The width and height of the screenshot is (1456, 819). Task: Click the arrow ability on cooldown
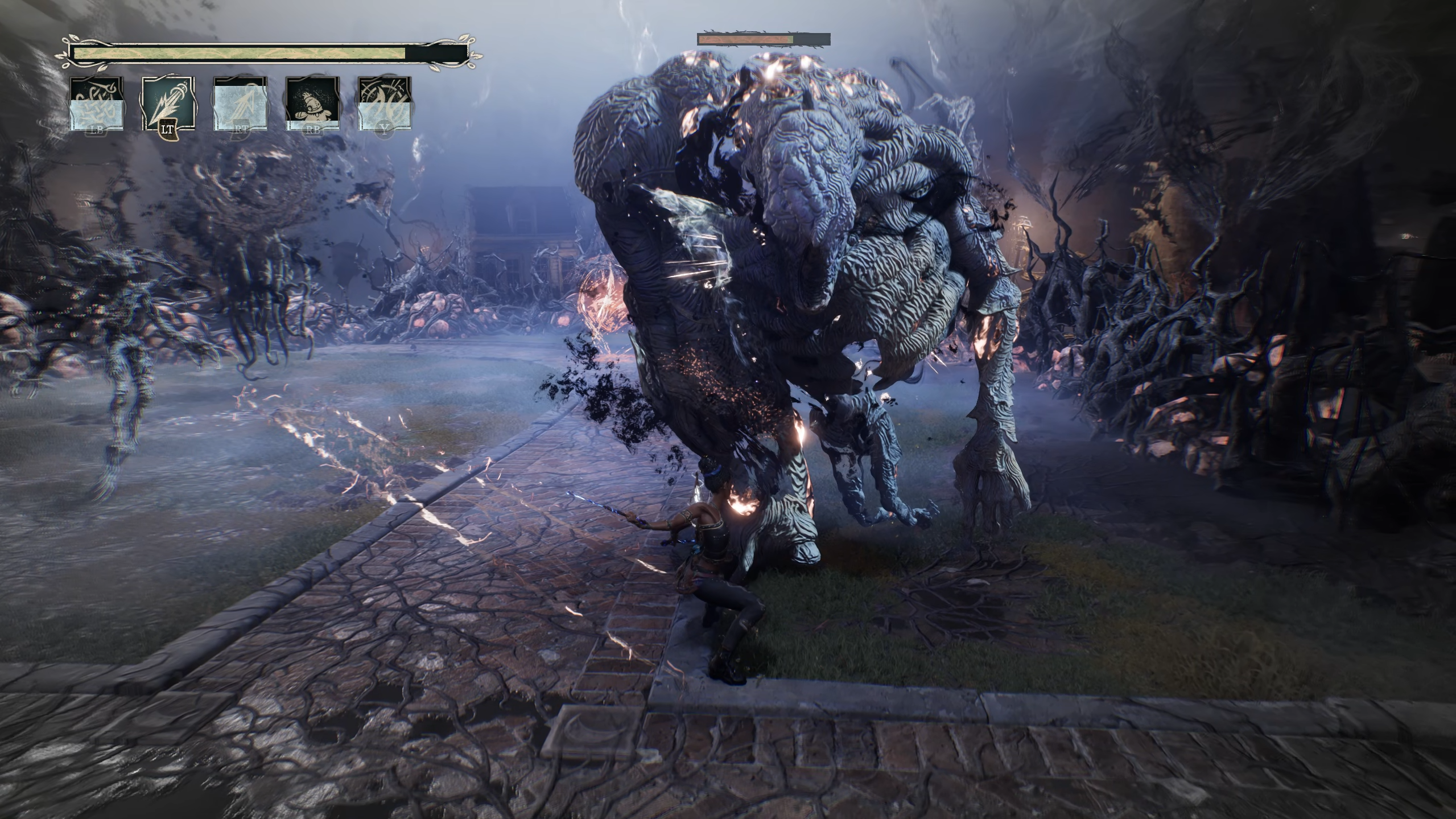pyautogui.click(x=240, y=104)
